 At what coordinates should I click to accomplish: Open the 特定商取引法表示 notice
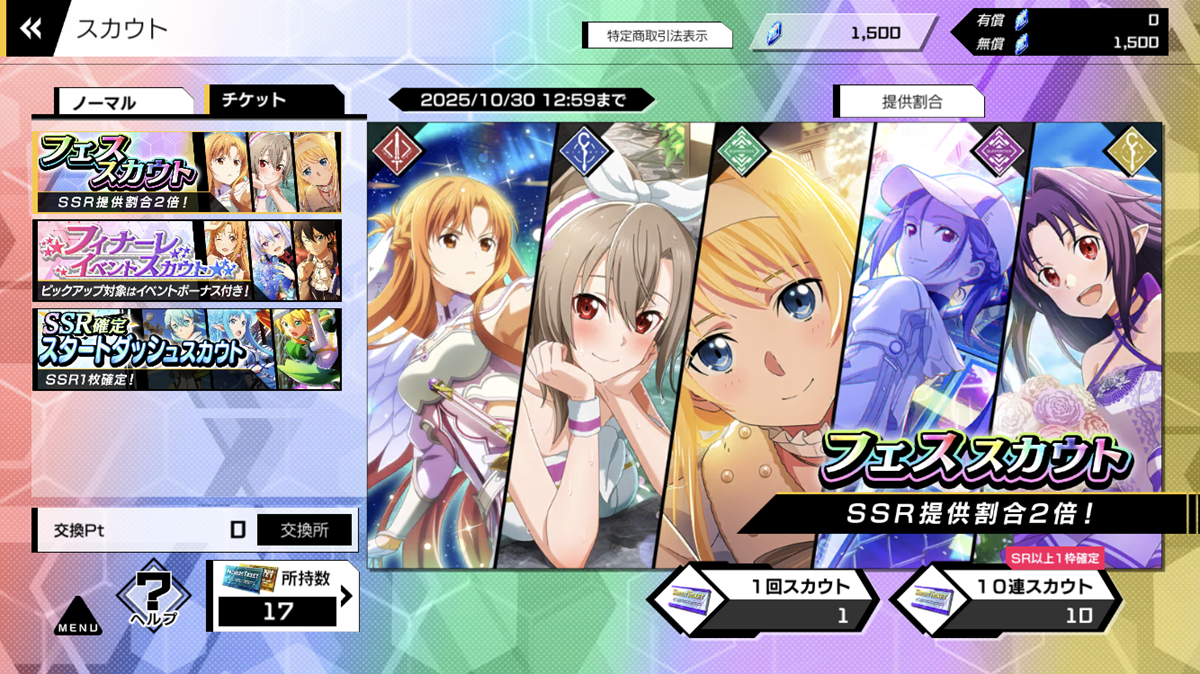(657, 35)
